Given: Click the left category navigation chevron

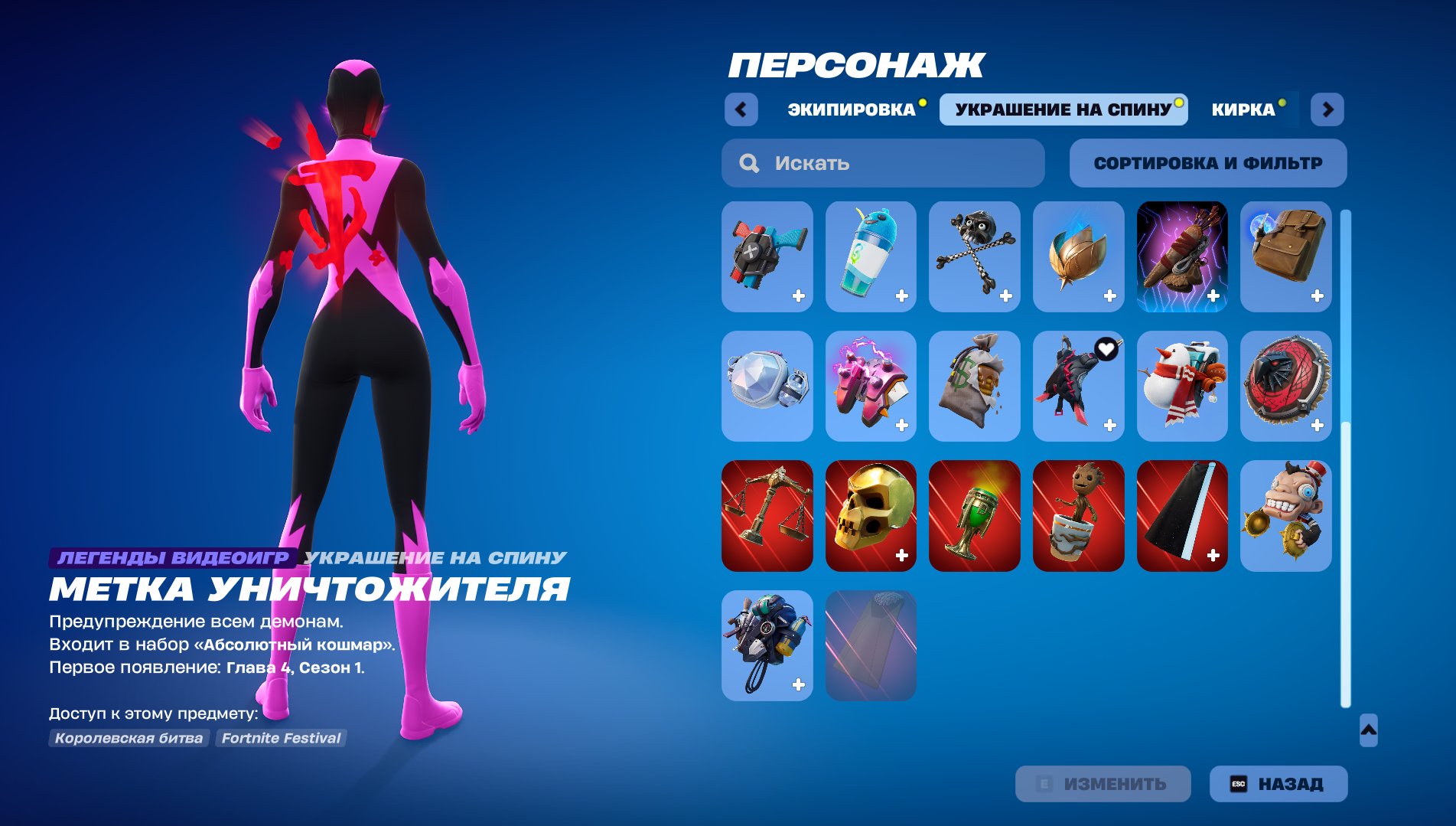Looking at the screenshot, I should 741,109.
